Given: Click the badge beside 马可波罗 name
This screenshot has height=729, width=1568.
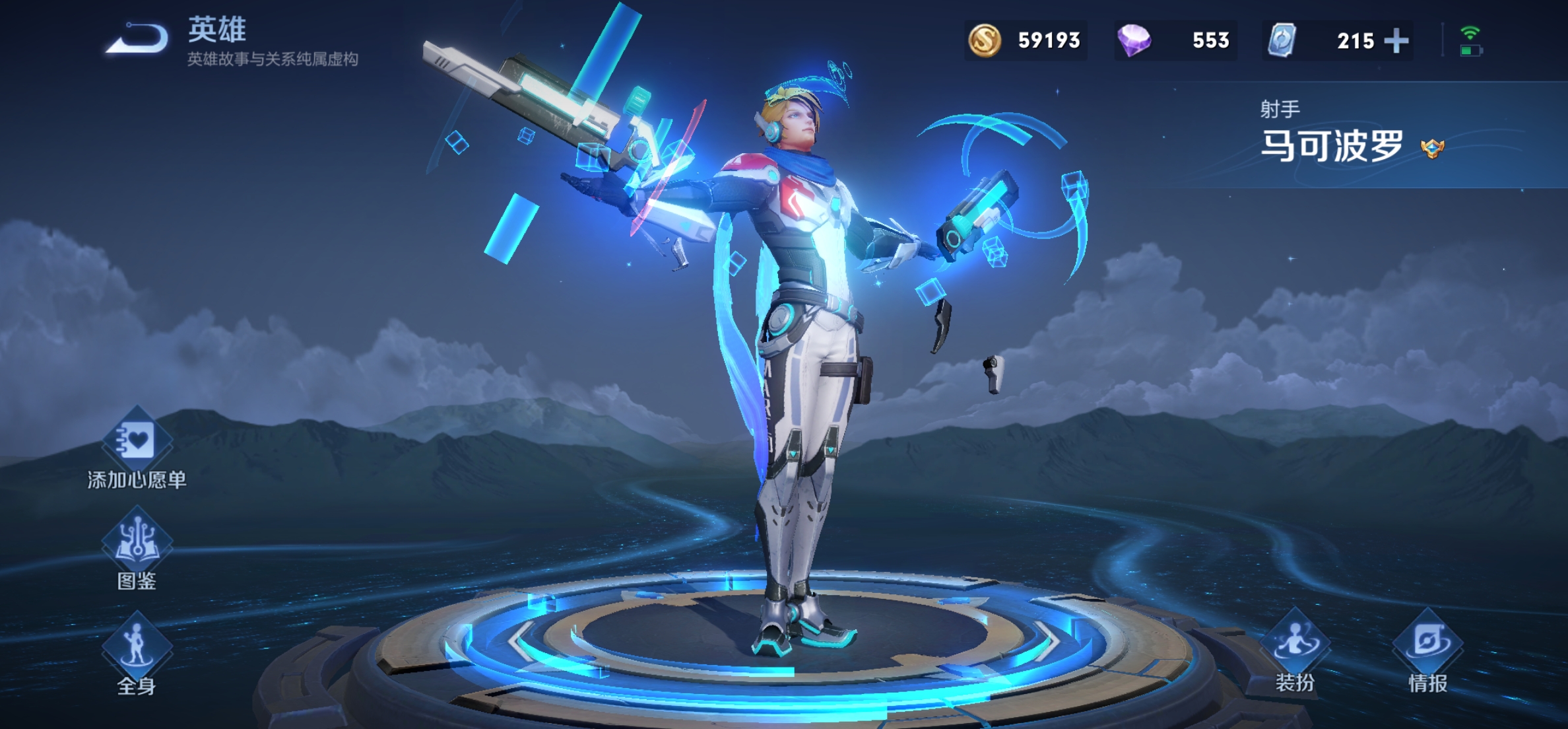Looking at the screenshot, I should pos(1432,148).
